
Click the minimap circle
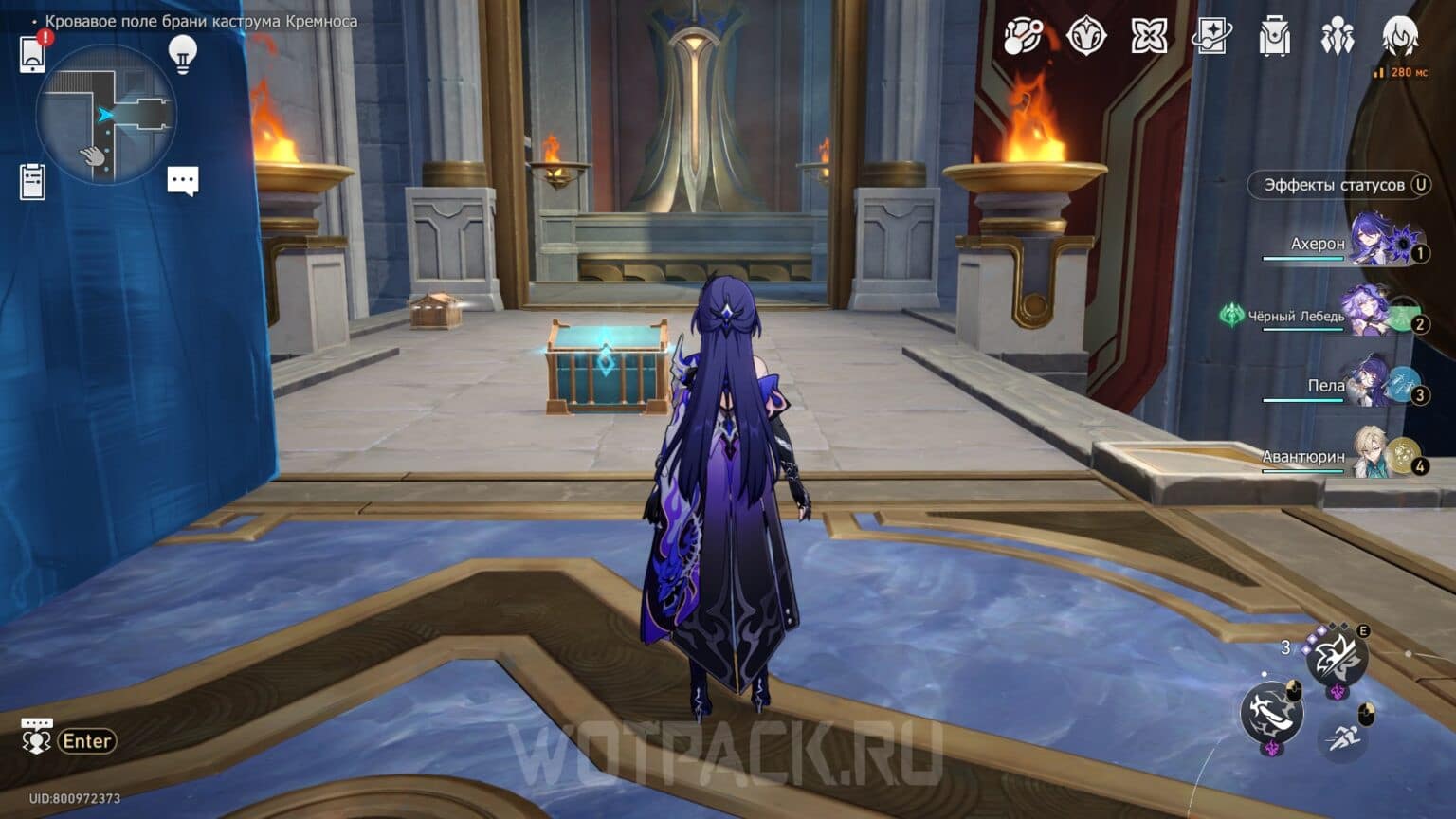pos(109,114)
